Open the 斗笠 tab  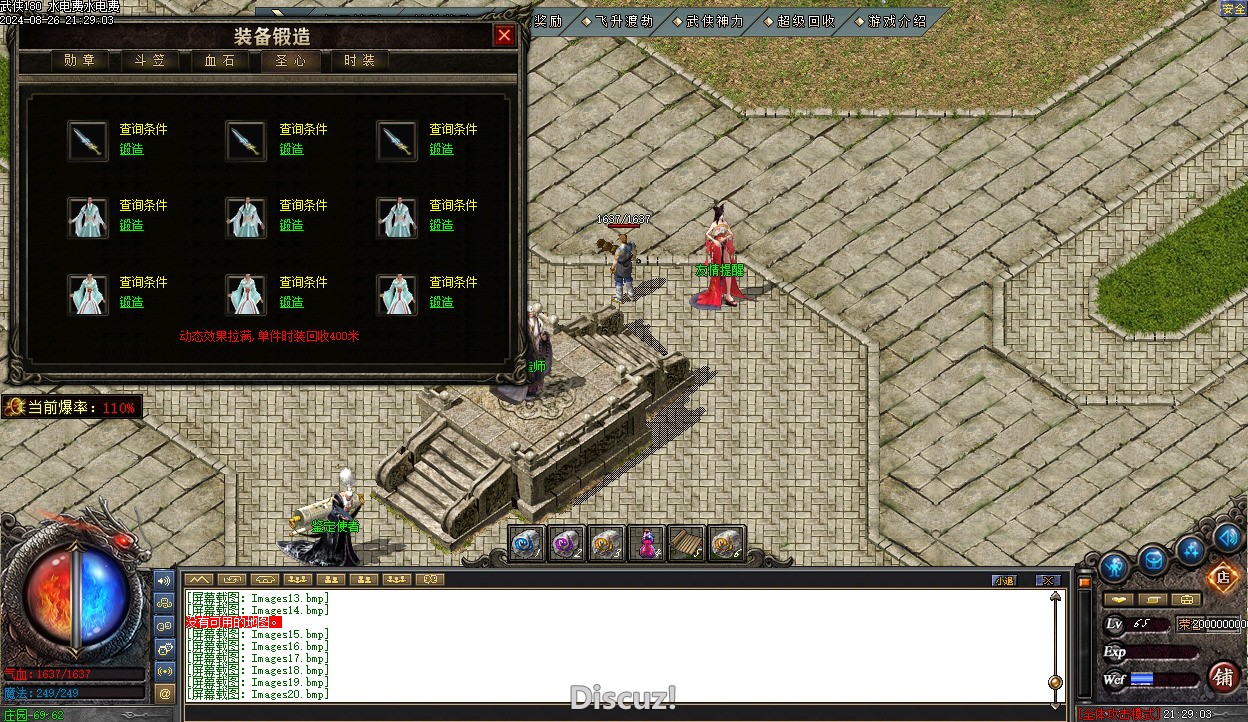pyautogui.click(x=149, y=61)
